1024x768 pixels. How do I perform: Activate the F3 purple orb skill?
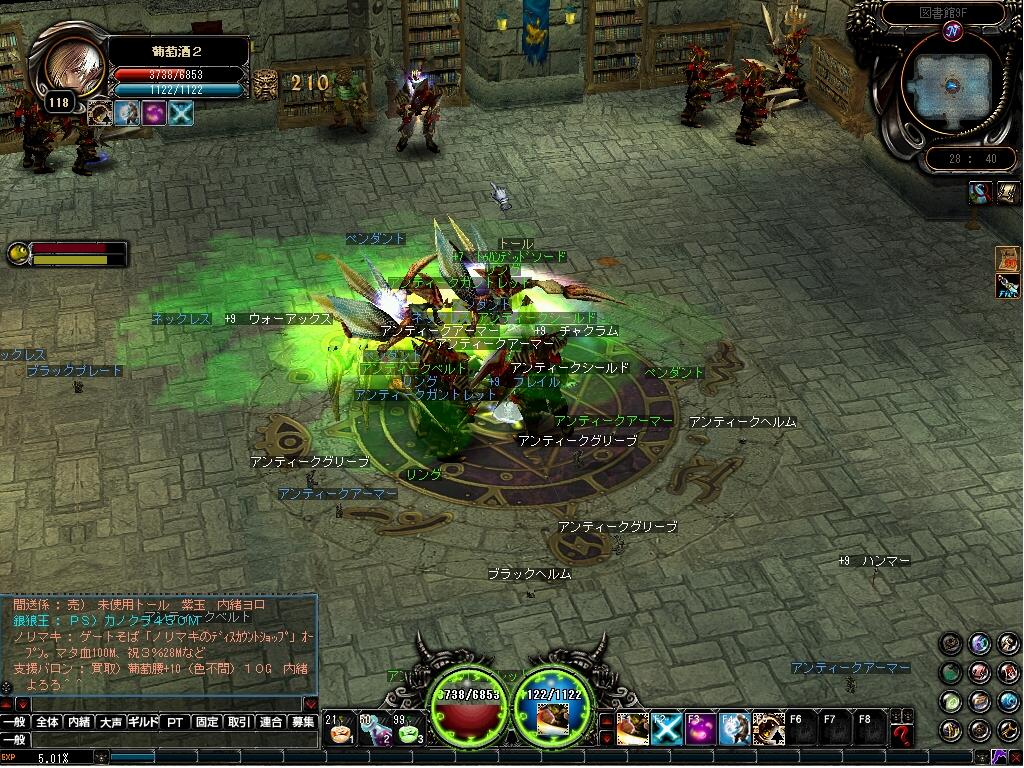point(700,729)
